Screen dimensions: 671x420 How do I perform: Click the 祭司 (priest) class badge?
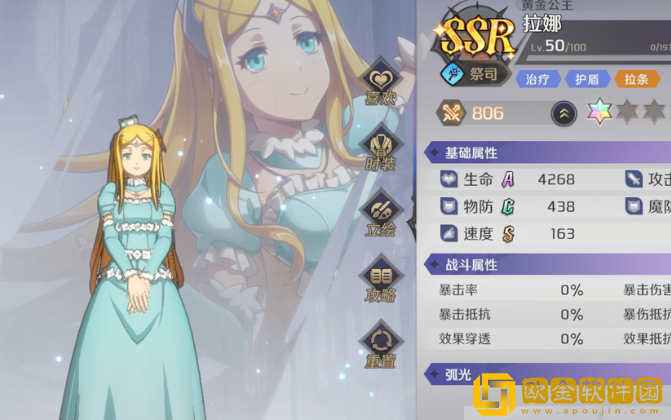475,74
